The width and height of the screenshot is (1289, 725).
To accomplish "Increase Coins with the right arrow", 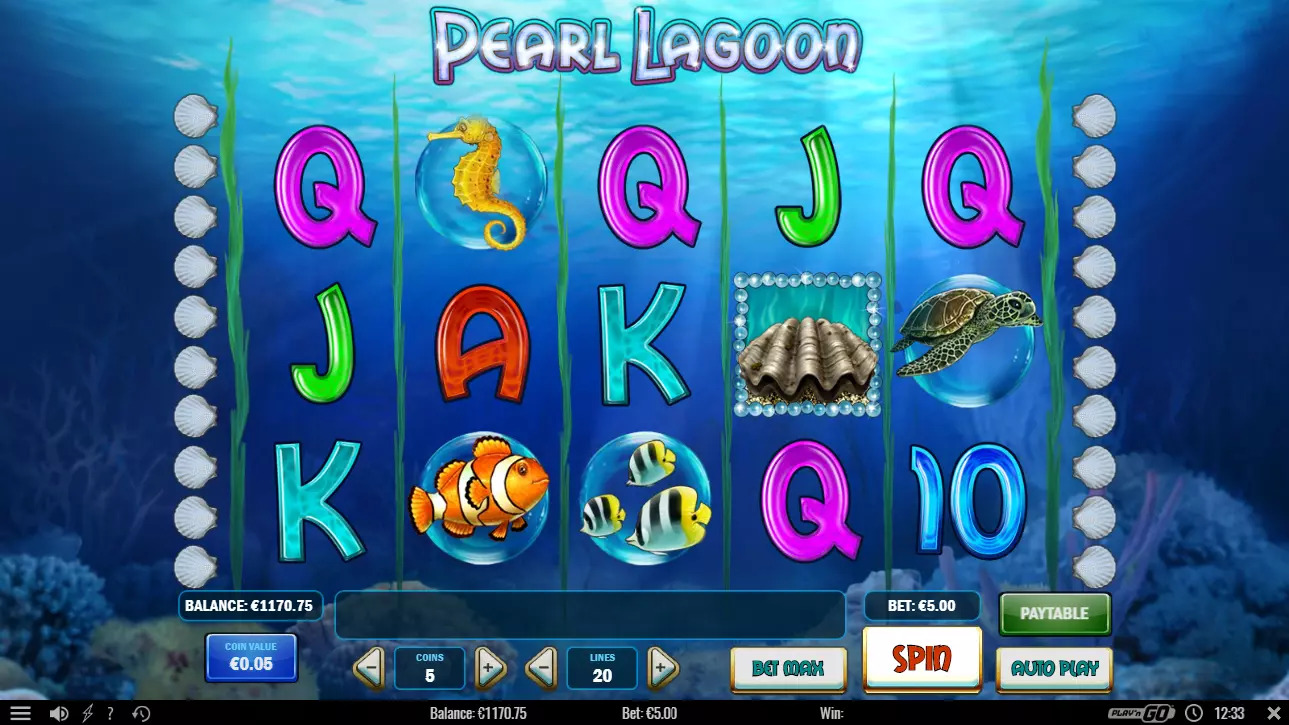I will [x=490, y=668].
